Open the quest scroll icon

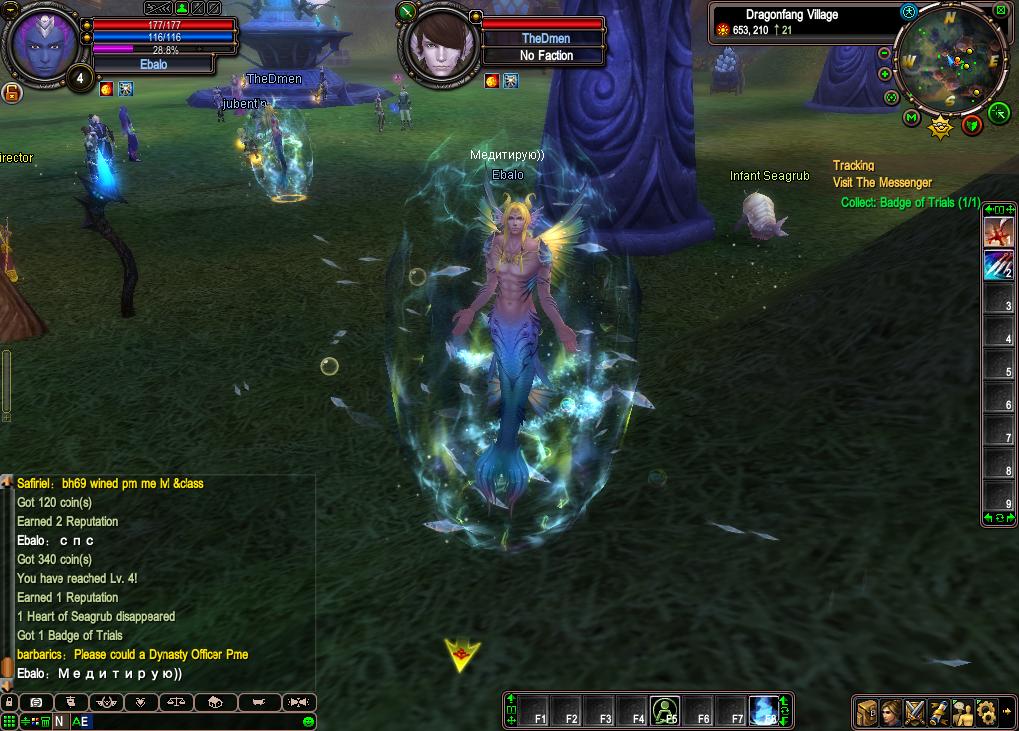[938, 712]
